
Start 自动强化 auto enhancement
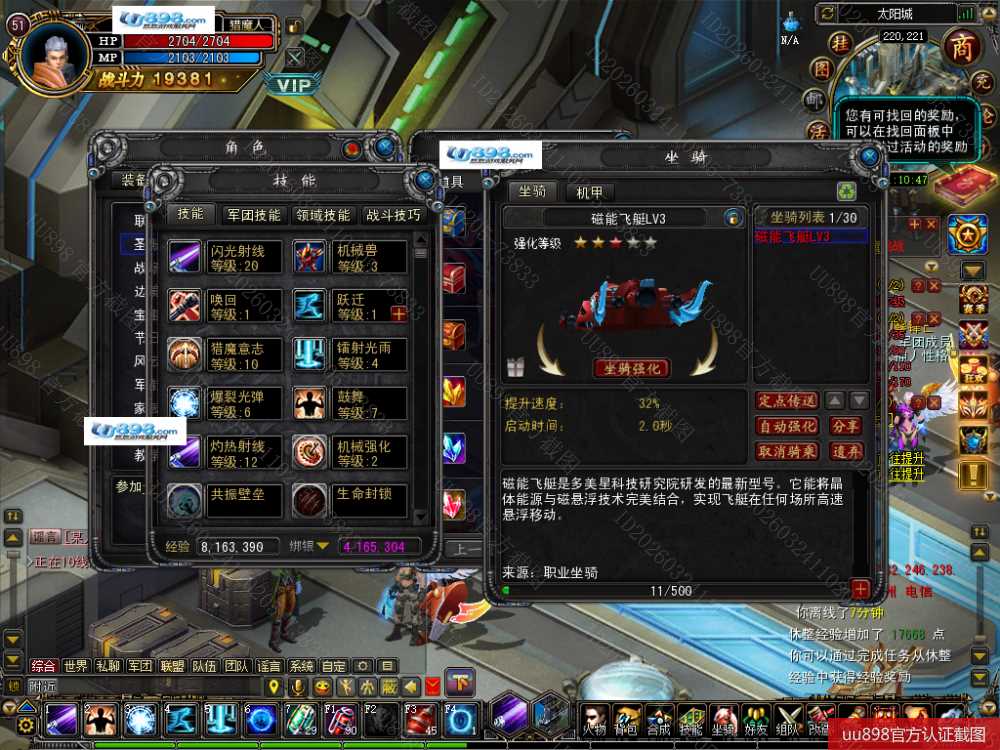pyautogui.click(x=788, y=426)
